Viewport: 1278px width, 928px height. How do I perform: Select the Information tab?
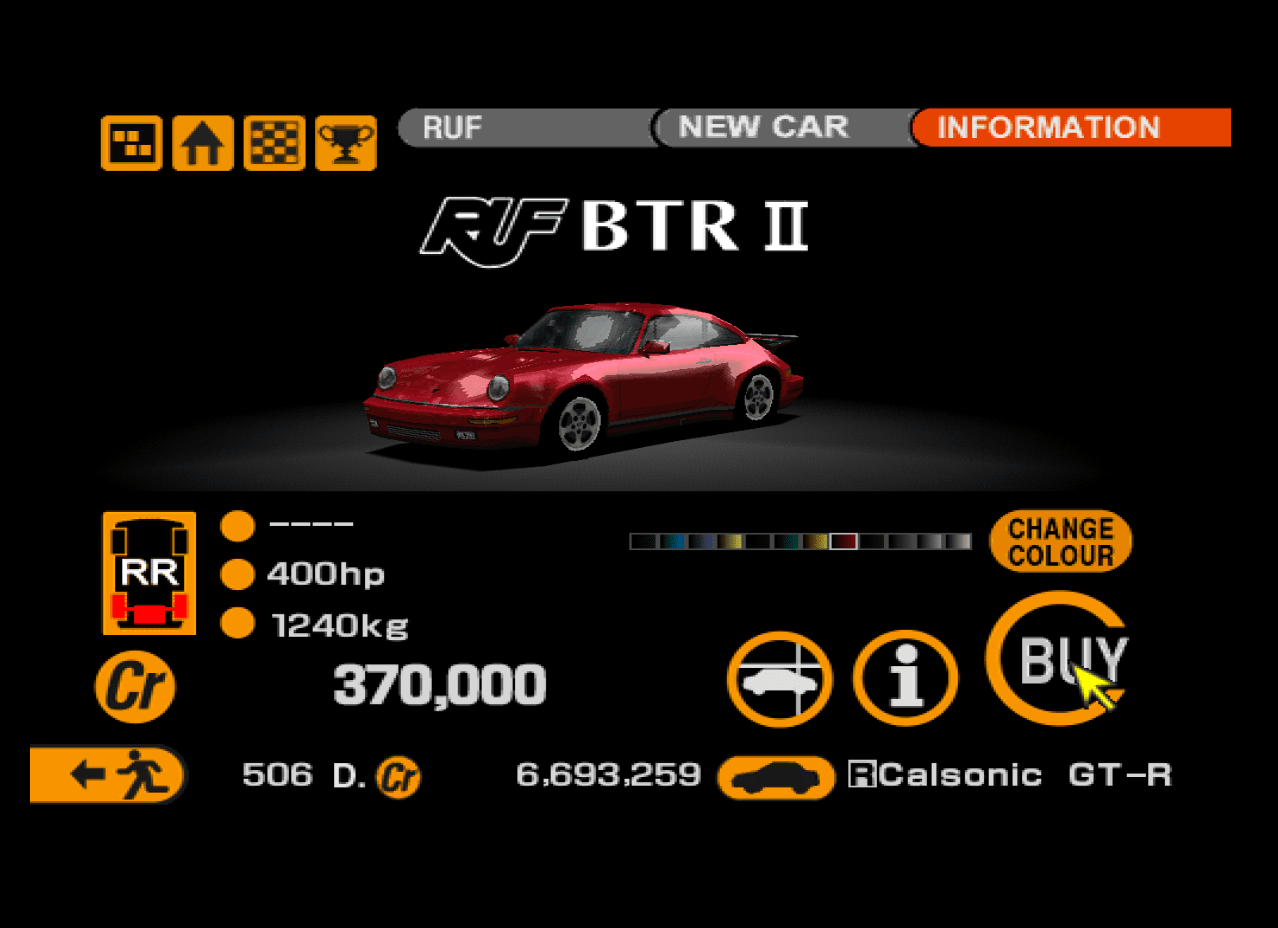(x=1070, y=128)
